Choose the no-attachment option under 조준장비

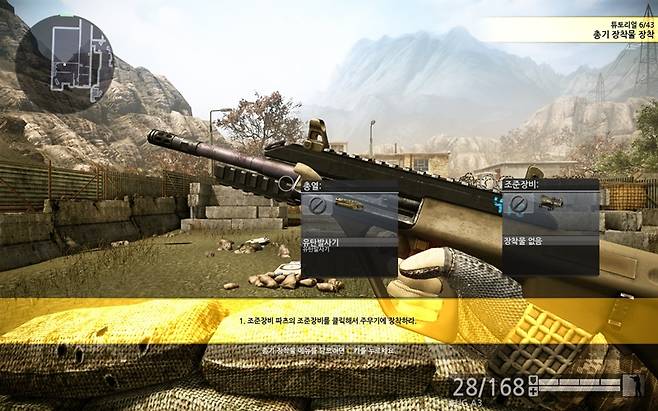518,205
